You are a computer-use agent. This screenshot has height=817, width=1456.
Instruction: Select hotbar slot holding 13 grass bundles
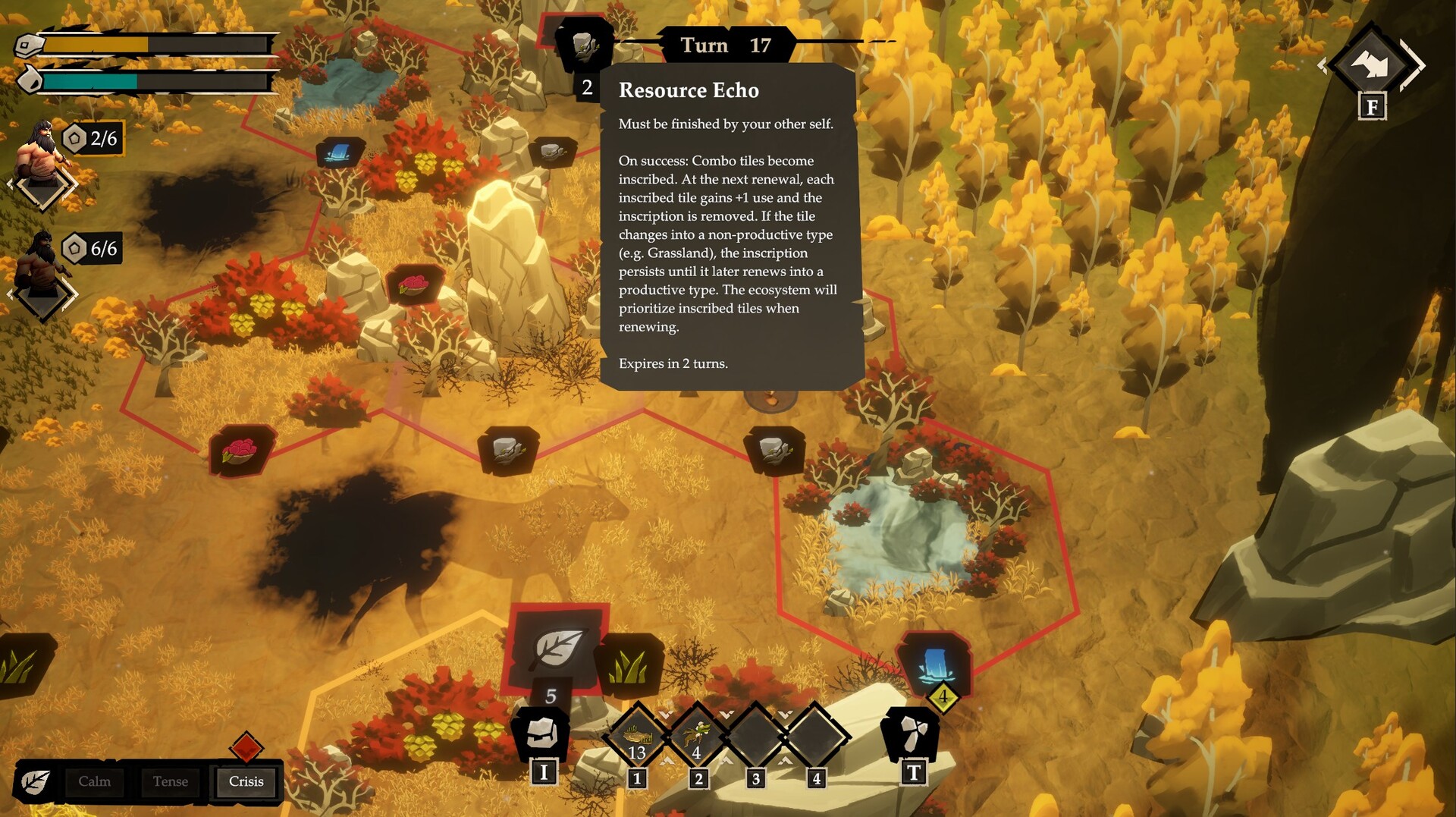click(x=637, y=736)
